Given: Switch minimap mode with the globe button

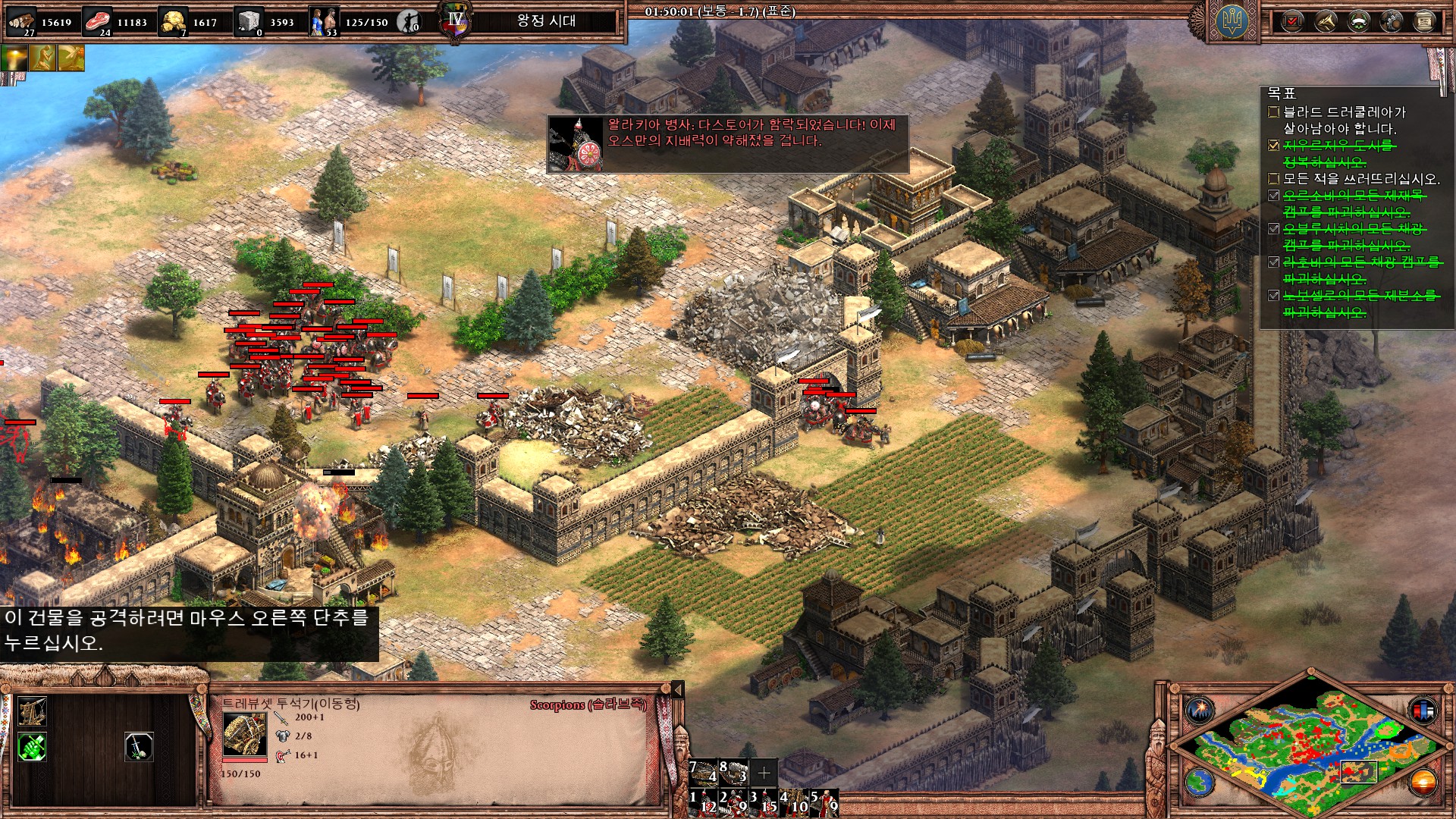Looking at the screenshot, I should pos(1200,781).
